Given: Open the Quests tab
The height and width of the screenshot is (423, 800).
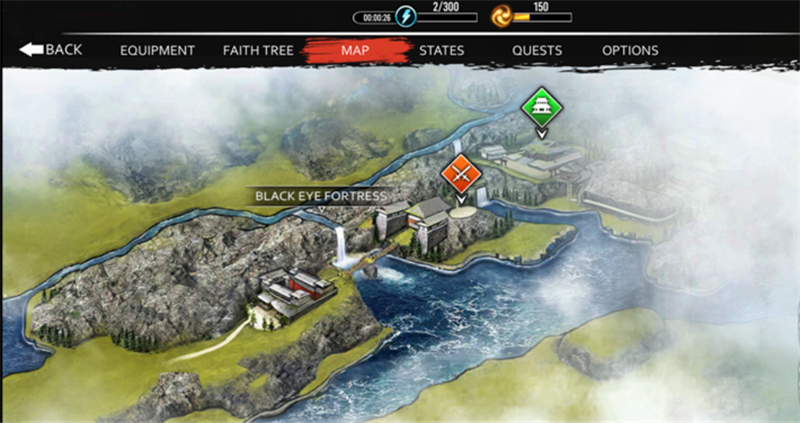Looking at the screenshot, I should [537, 50].
